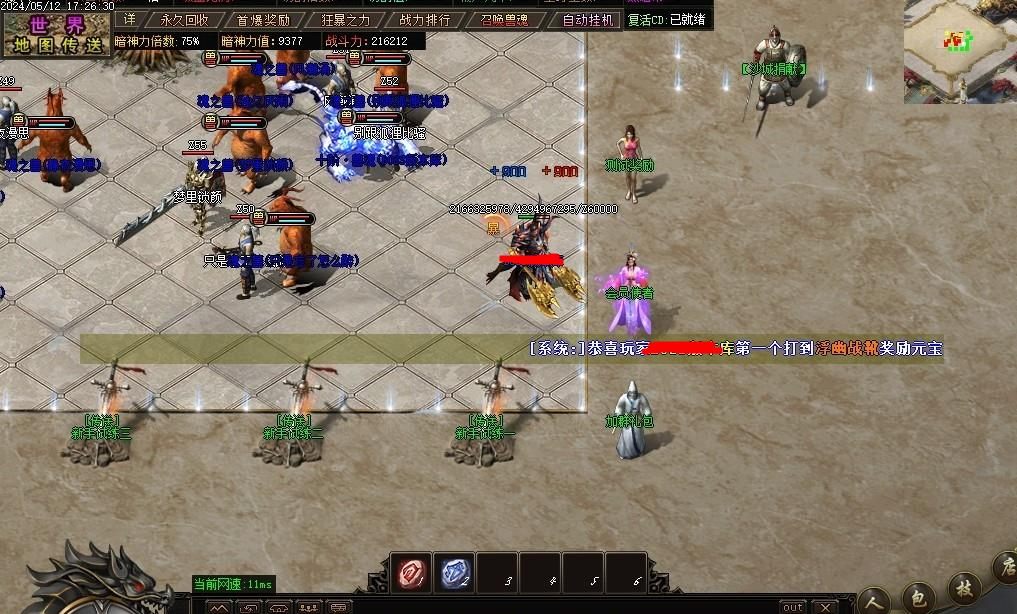Close the bottom bar with the X button

[x=824, y=607]
